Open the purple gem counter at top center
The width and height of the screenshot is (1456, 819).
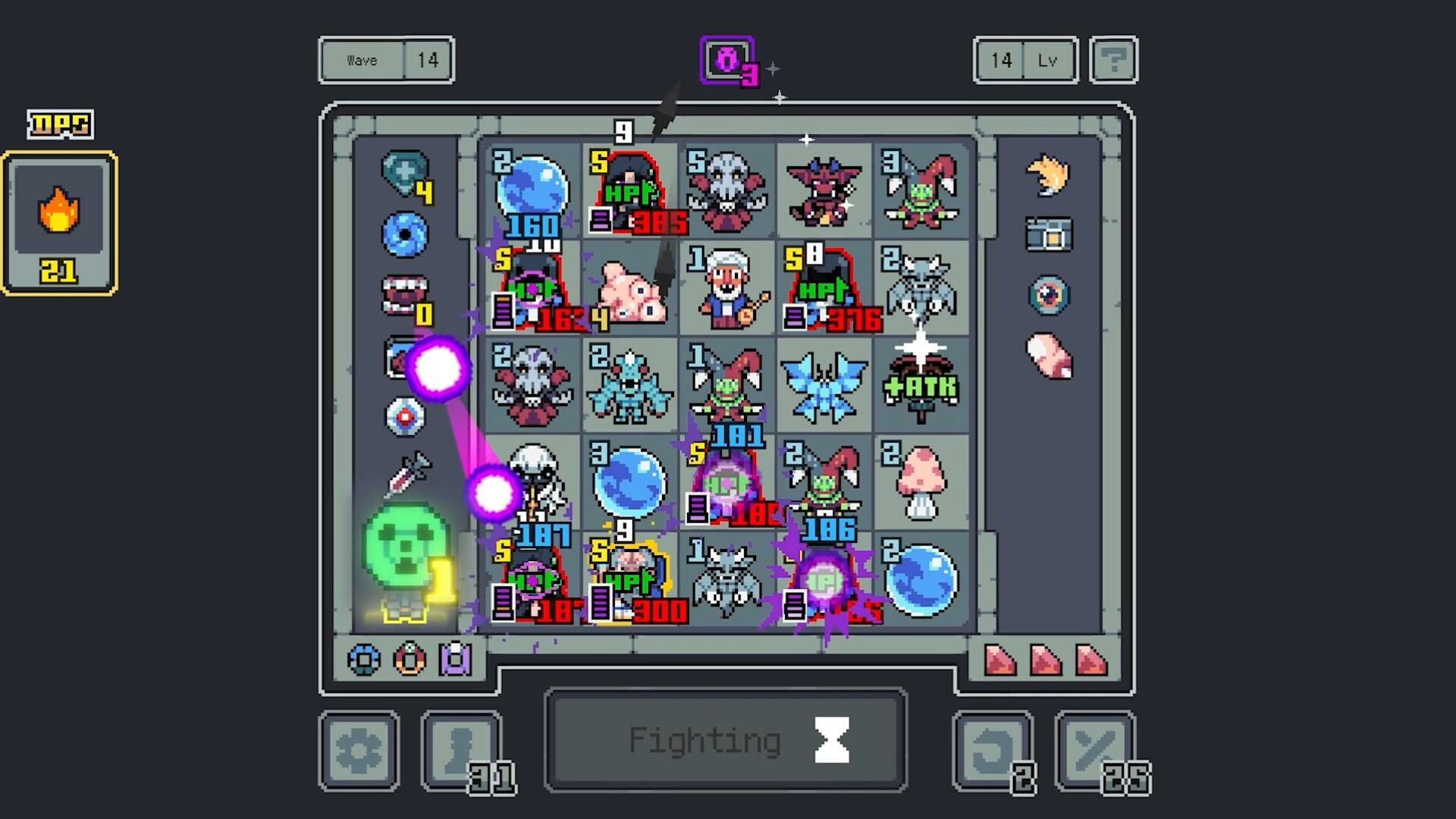click(x=726, y=58)
